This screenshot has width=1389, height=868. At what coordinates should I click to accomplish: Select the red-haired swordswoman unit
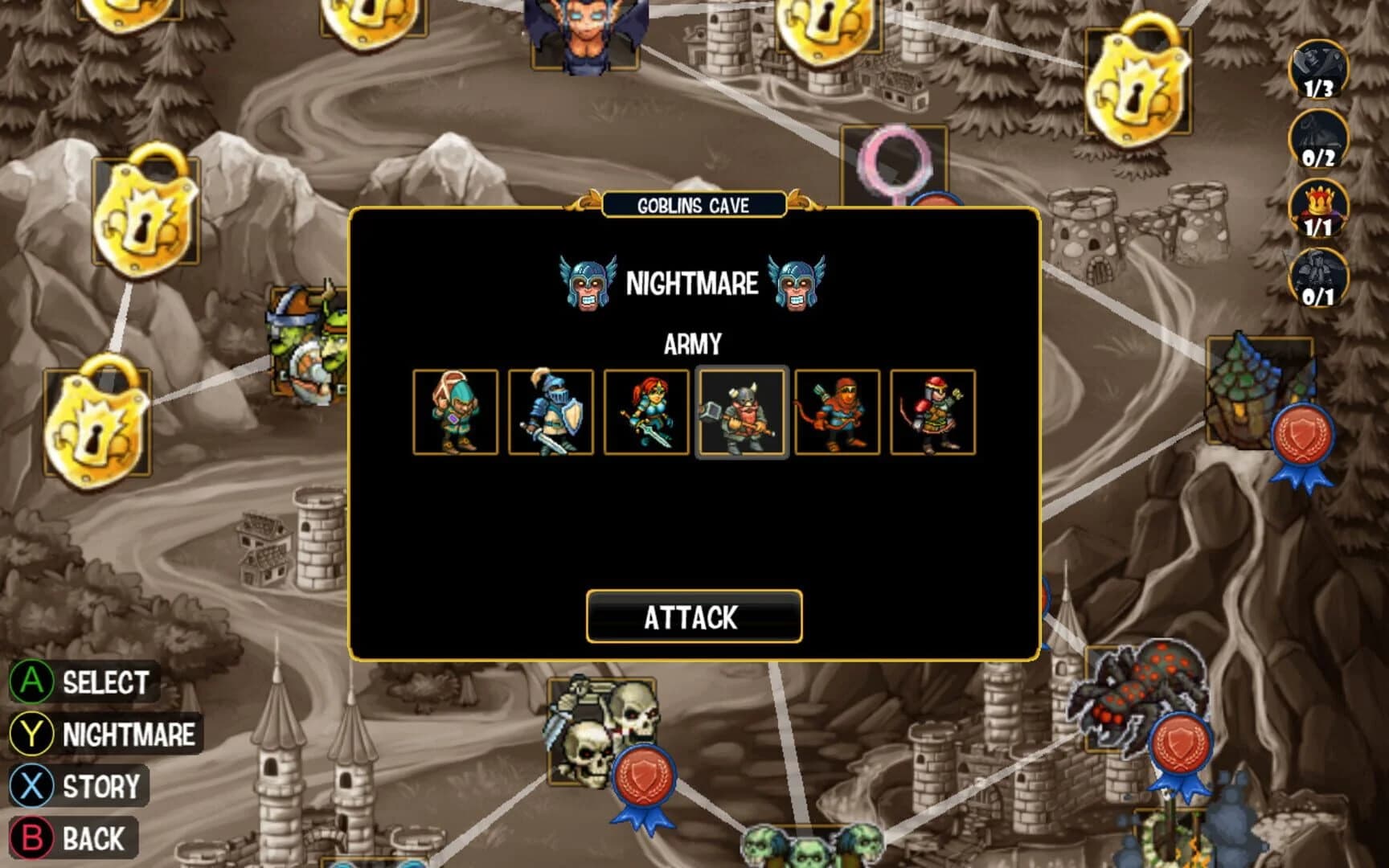(x=647, y=412)
